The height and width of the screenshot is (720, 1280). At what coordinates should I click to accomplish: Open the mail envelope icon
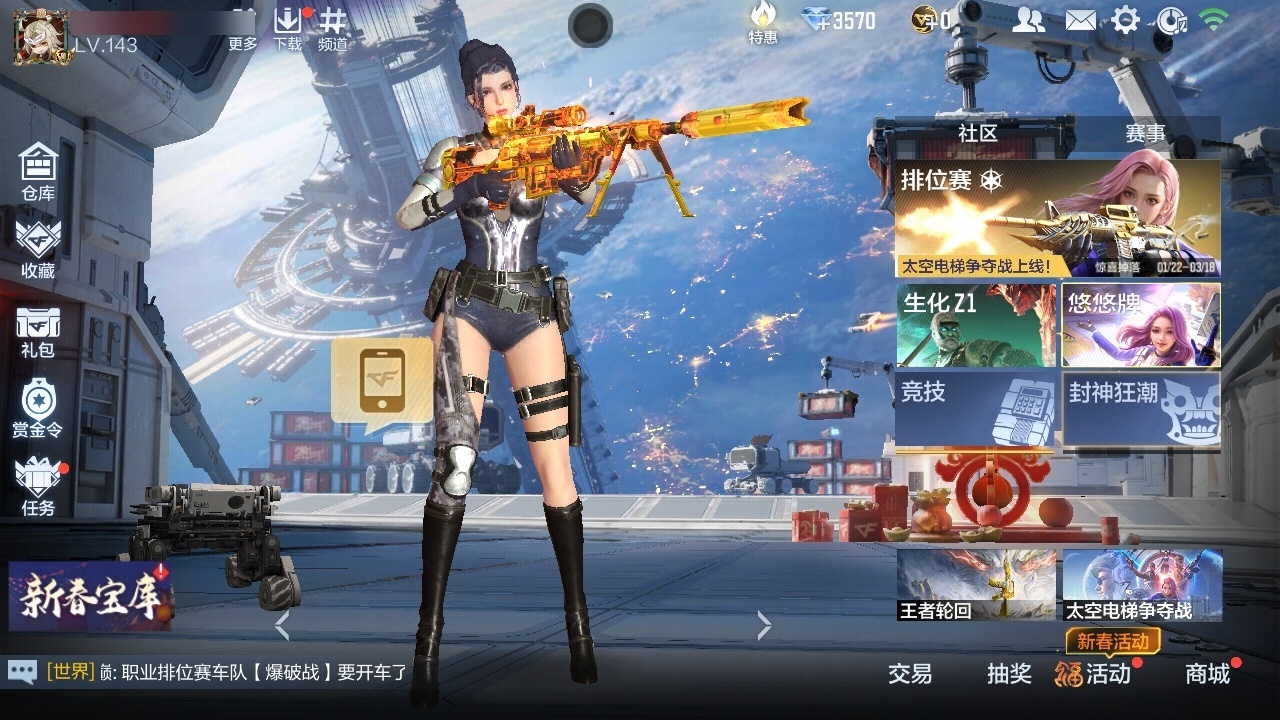pyautogui.click(x=1080, y=20)
